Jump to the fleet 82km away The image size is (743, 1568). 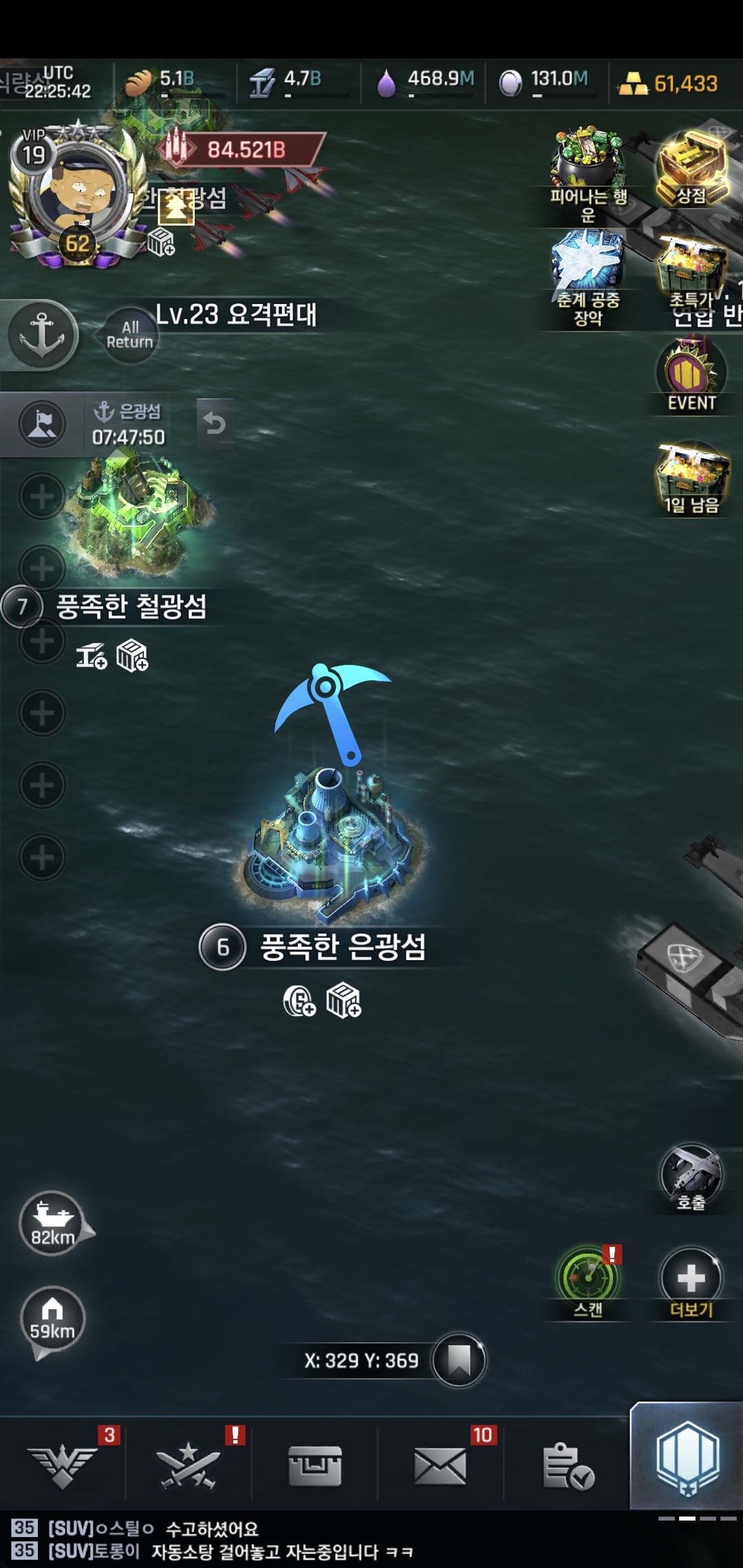point(53,1224)
